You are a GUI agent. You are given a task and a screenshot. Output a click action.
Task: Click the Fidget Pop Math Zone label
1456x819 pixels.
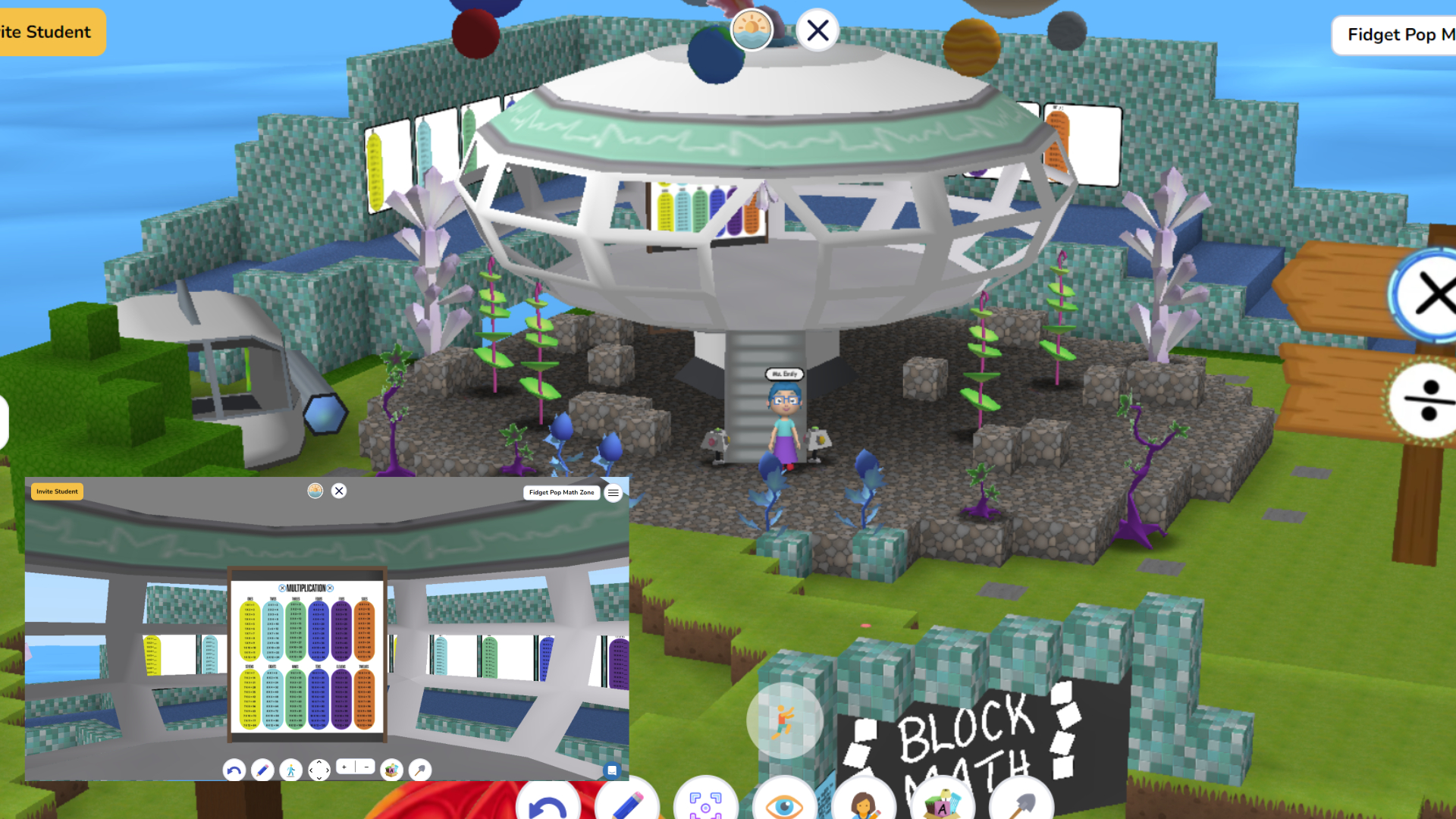point(561,492)
